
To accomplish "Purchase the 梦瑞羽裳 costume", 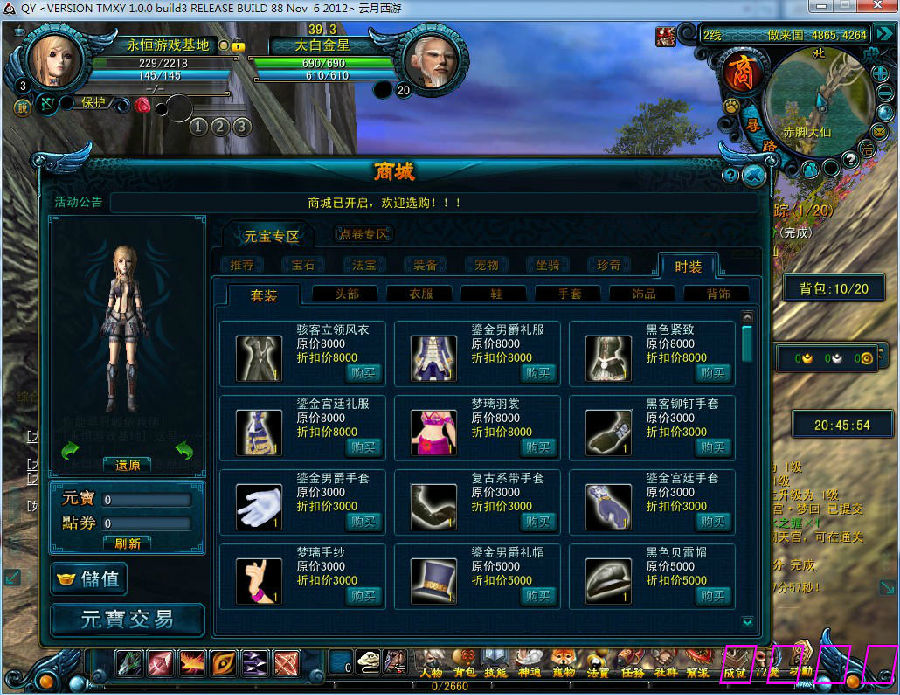I will 539,447.
